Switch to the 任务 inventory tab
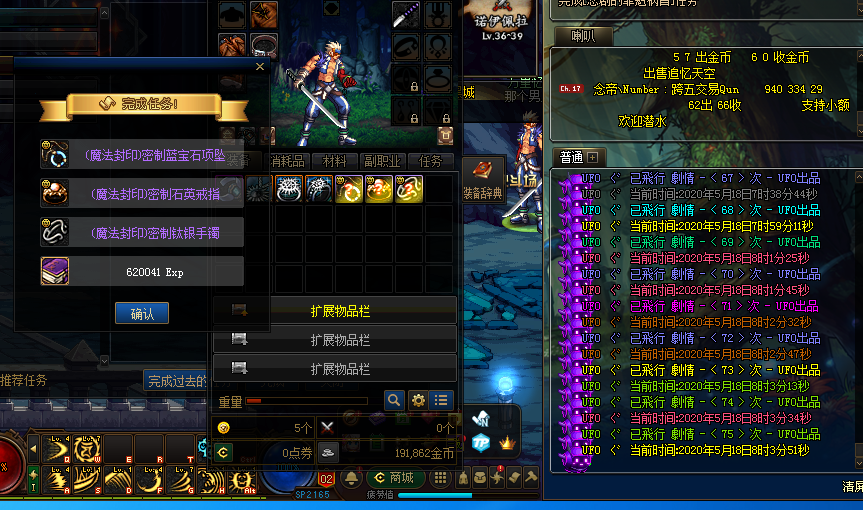Screen dimensions: 863x510 coord(430,161)
